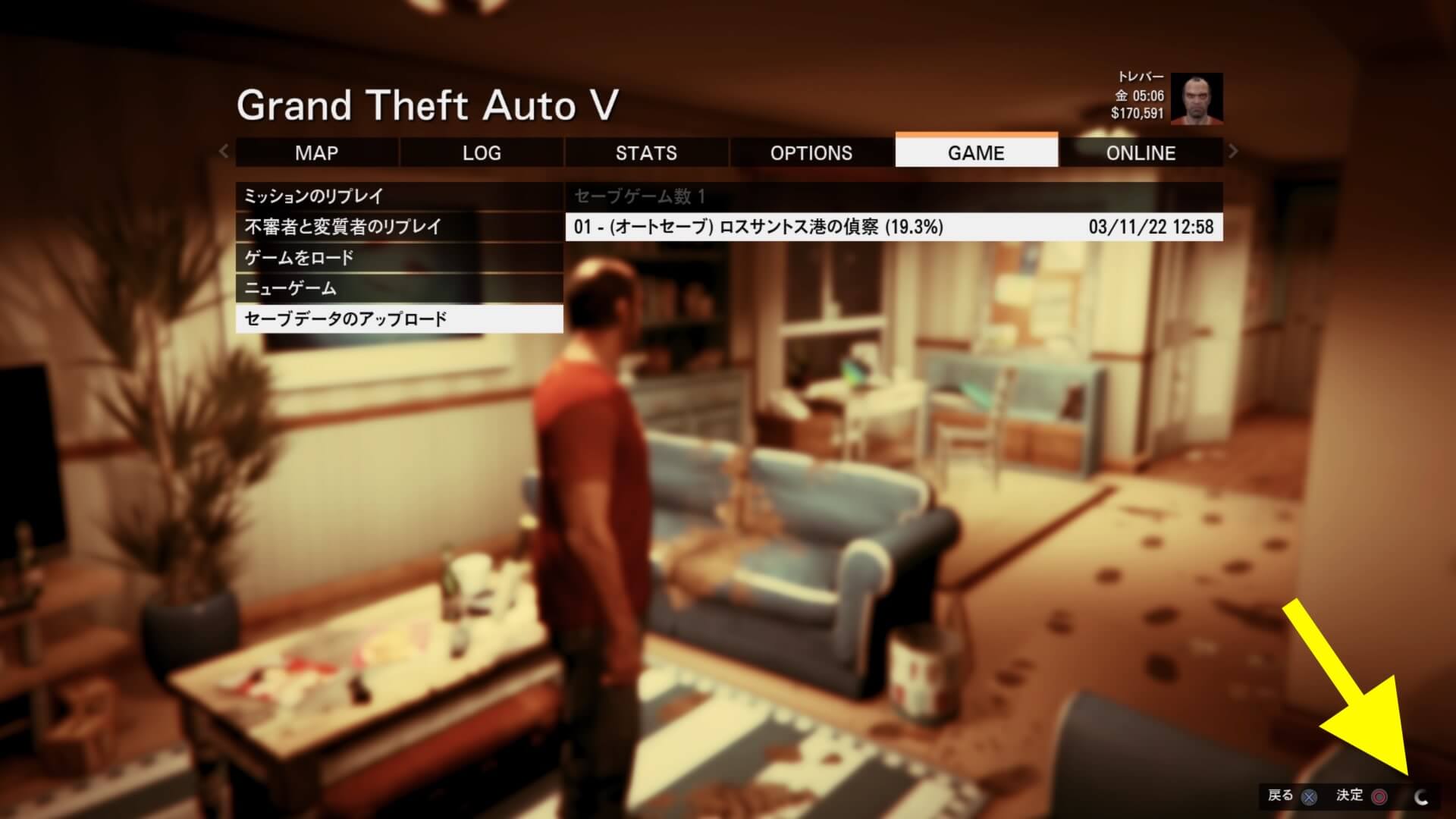The width and height of the screenshot is (1456, 819).
Task: Open 不審者と変質者のリプレイ entry
Action: click(399, 227)
